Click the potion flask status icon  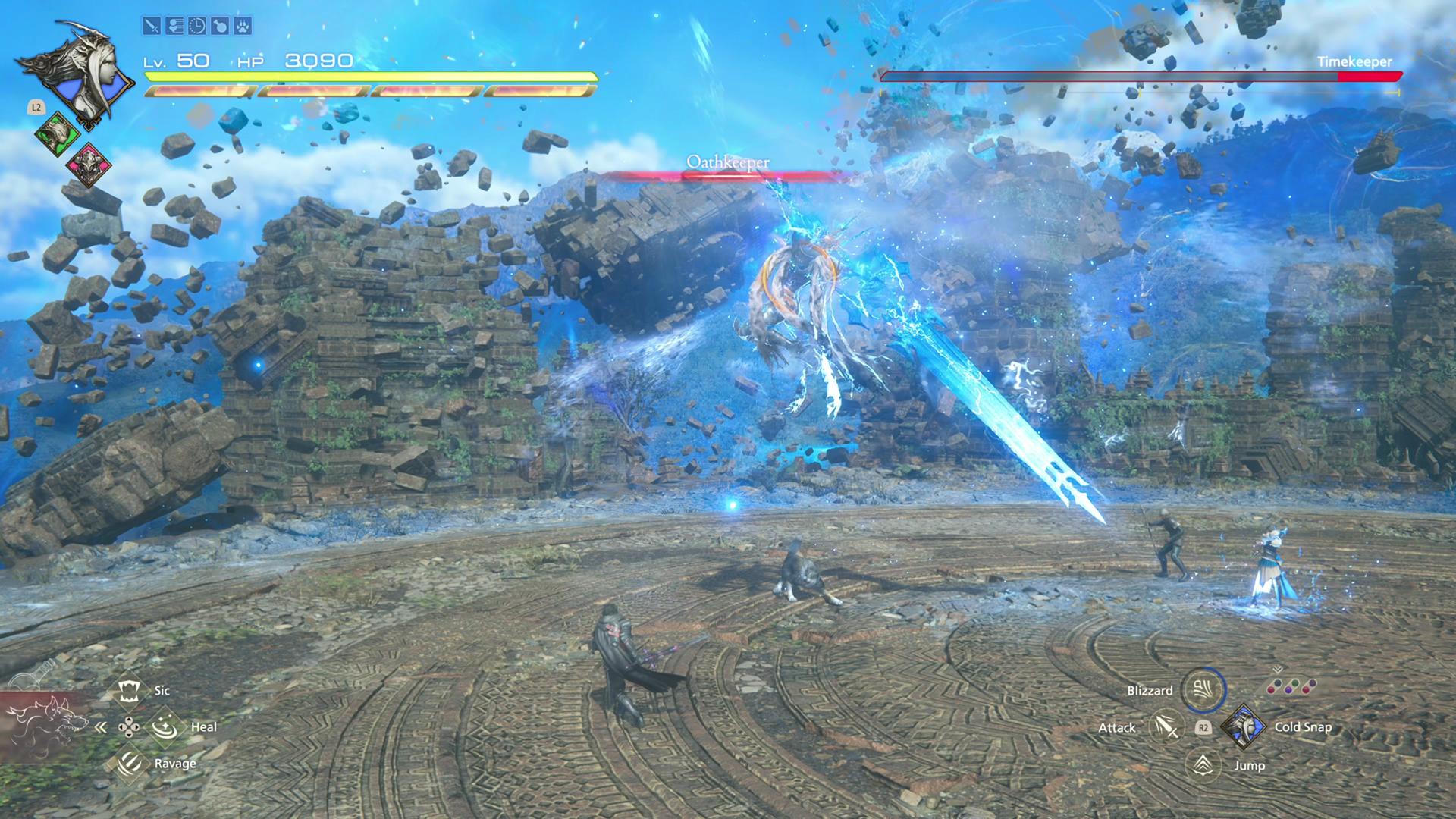pyautogui.click(x=219, y=27)
